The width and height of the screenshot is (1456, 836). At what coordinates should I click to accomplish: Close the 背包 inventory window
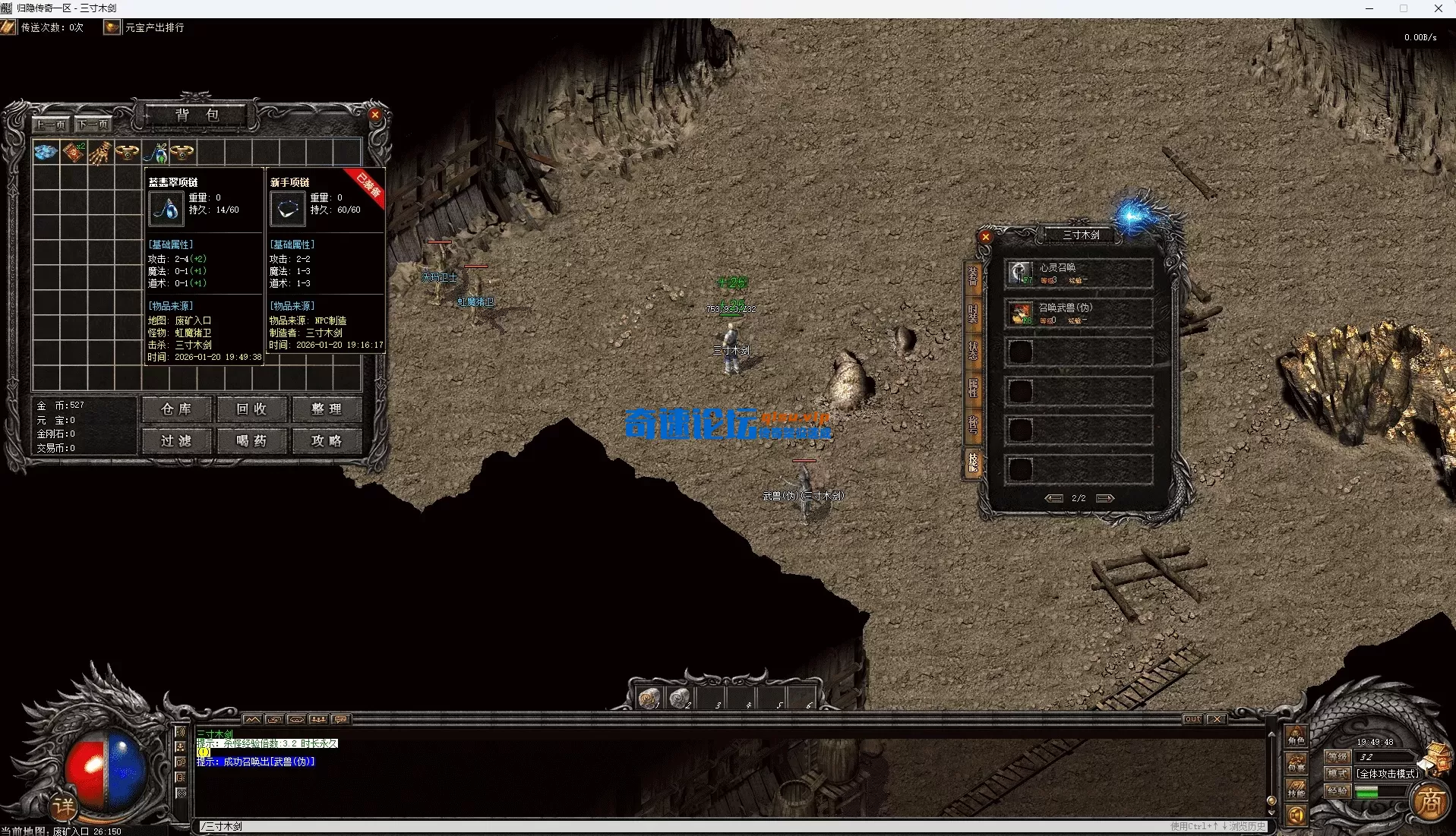(374, 115)
